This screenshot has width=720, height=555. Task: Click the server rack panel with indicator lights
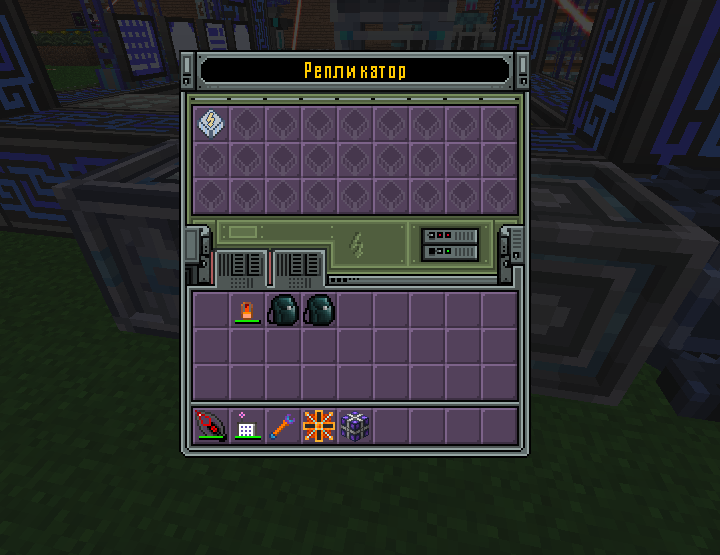pos(451,244)
